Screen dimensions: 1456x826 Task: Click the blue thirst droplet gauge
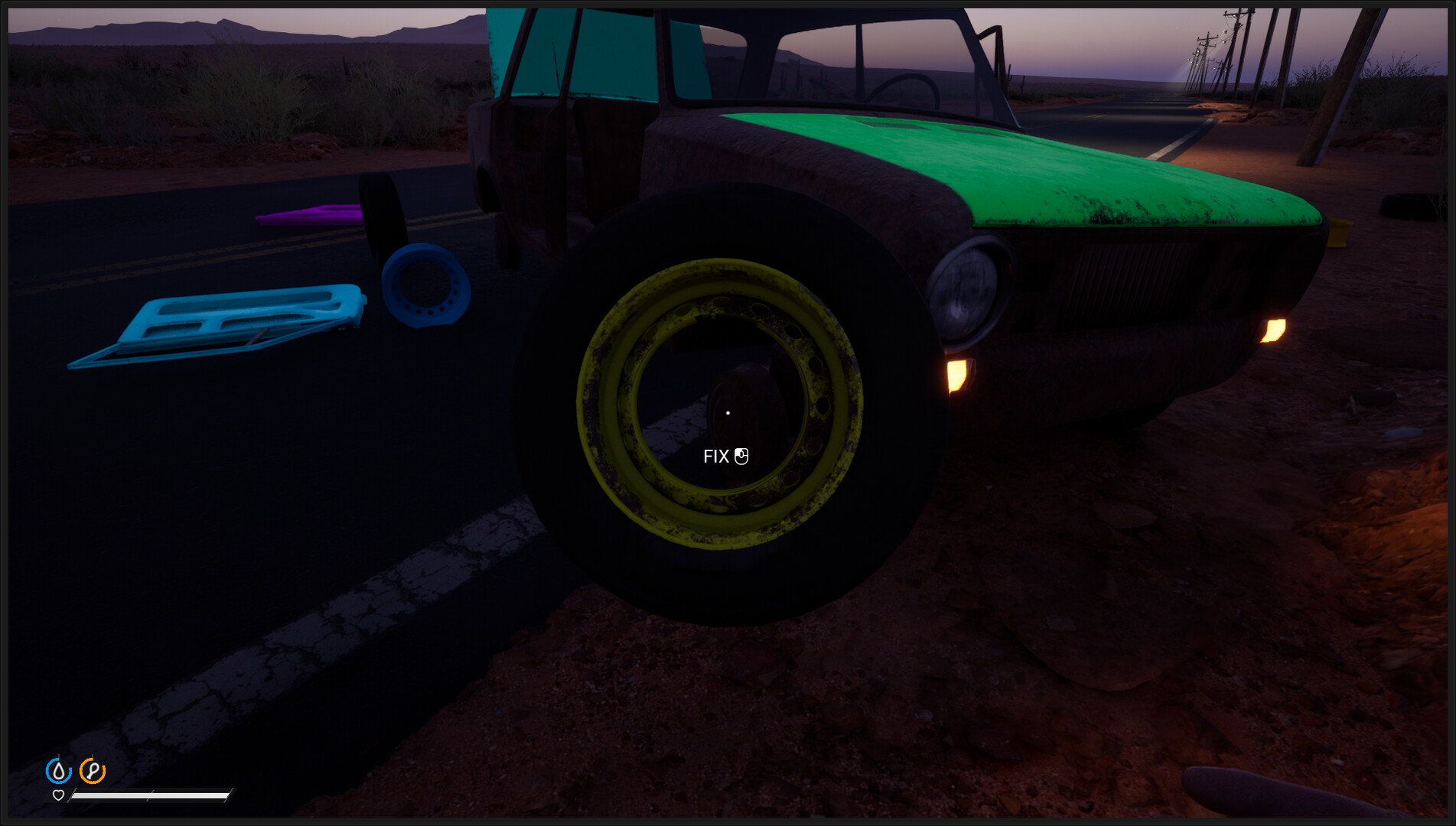coord(60,770)
